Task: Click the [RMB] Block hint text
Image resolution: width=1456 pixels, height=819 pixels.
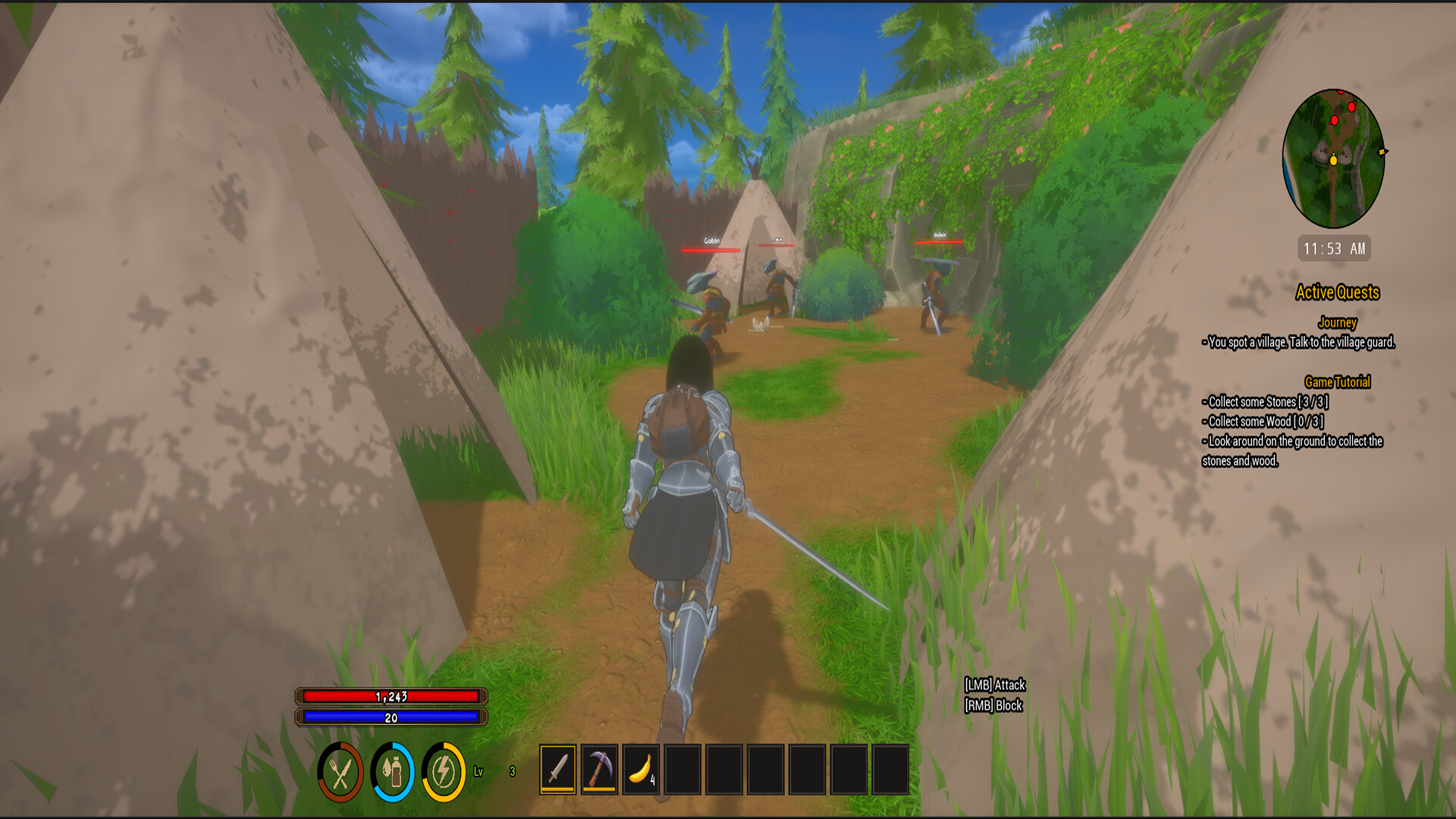Action: click(993, 704)
